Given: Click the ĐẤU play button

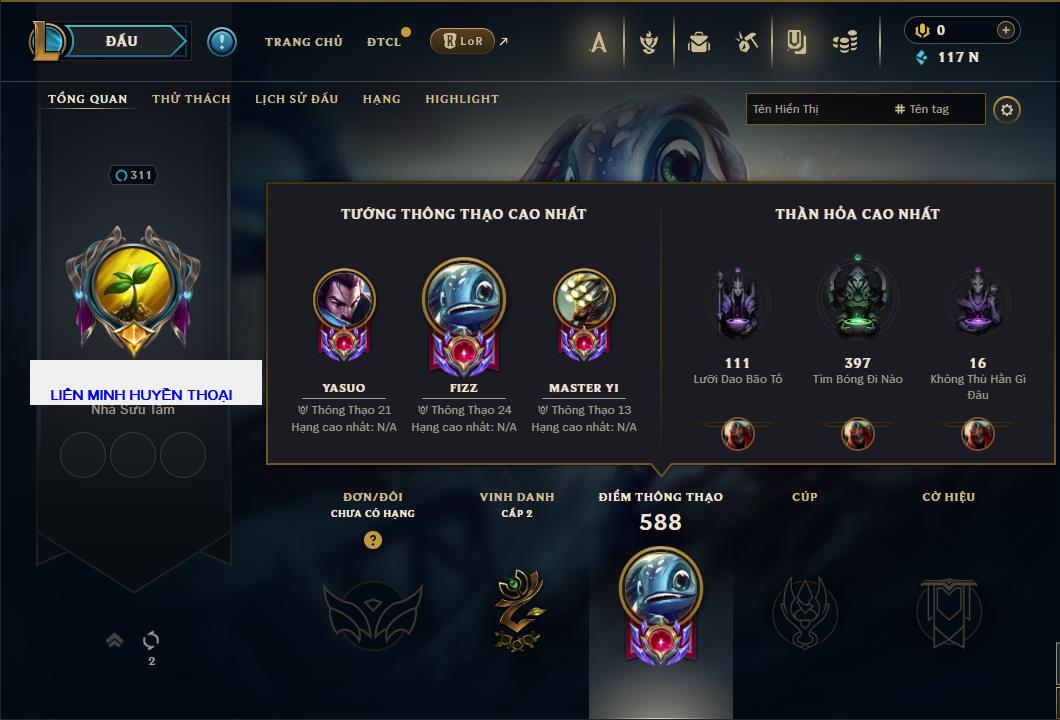Looking at the screenshot, I should coord(120,41).
